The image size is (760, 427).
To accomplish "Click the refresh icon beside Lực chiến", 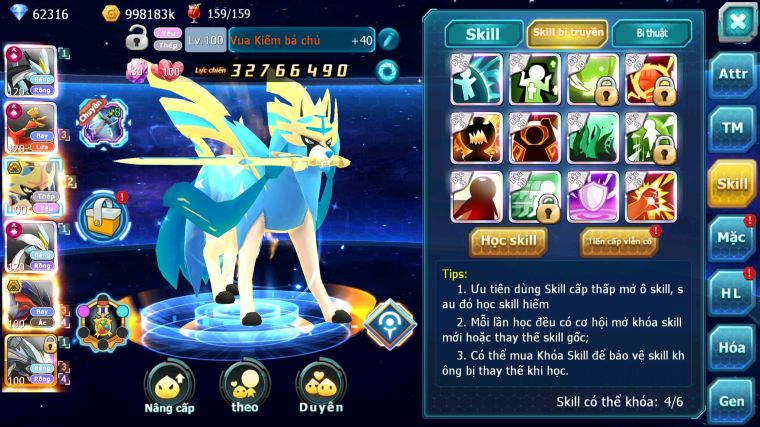I will (387, 71).
